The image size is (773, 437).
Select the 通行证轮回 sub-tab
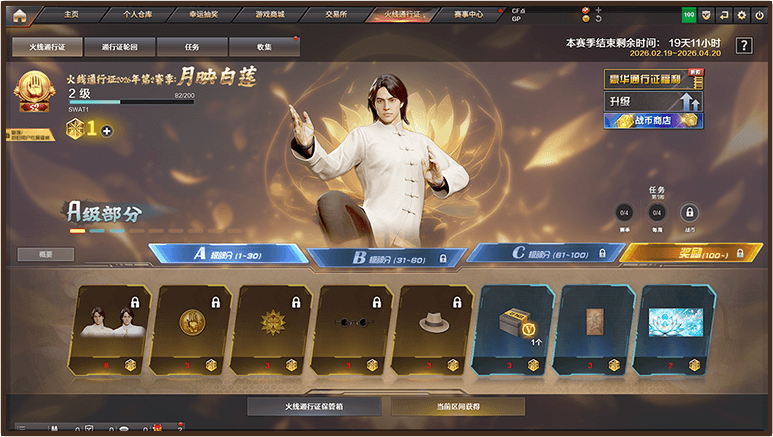click(x=120, y=47)
